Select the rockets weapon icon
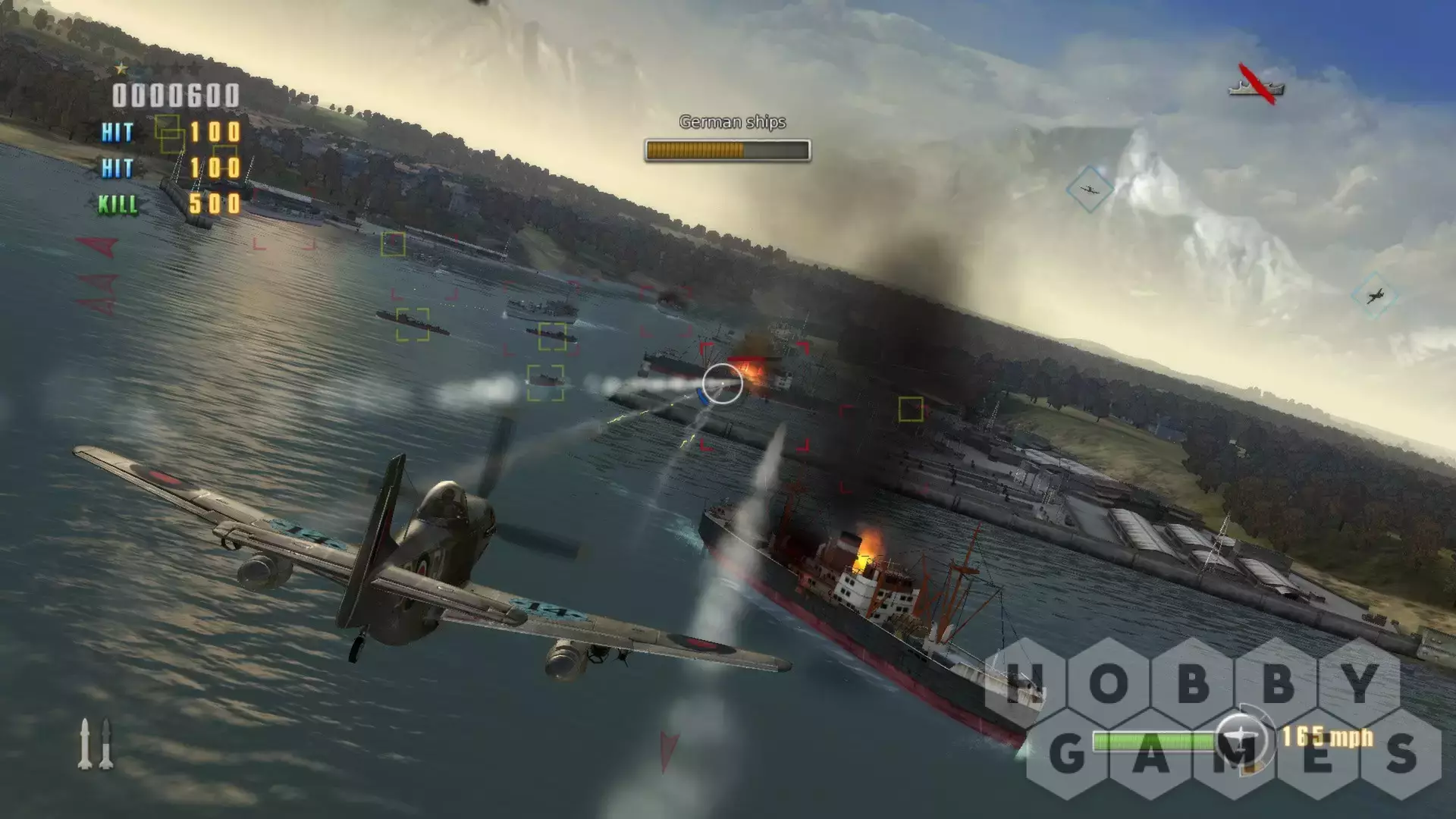 (96, 744)
